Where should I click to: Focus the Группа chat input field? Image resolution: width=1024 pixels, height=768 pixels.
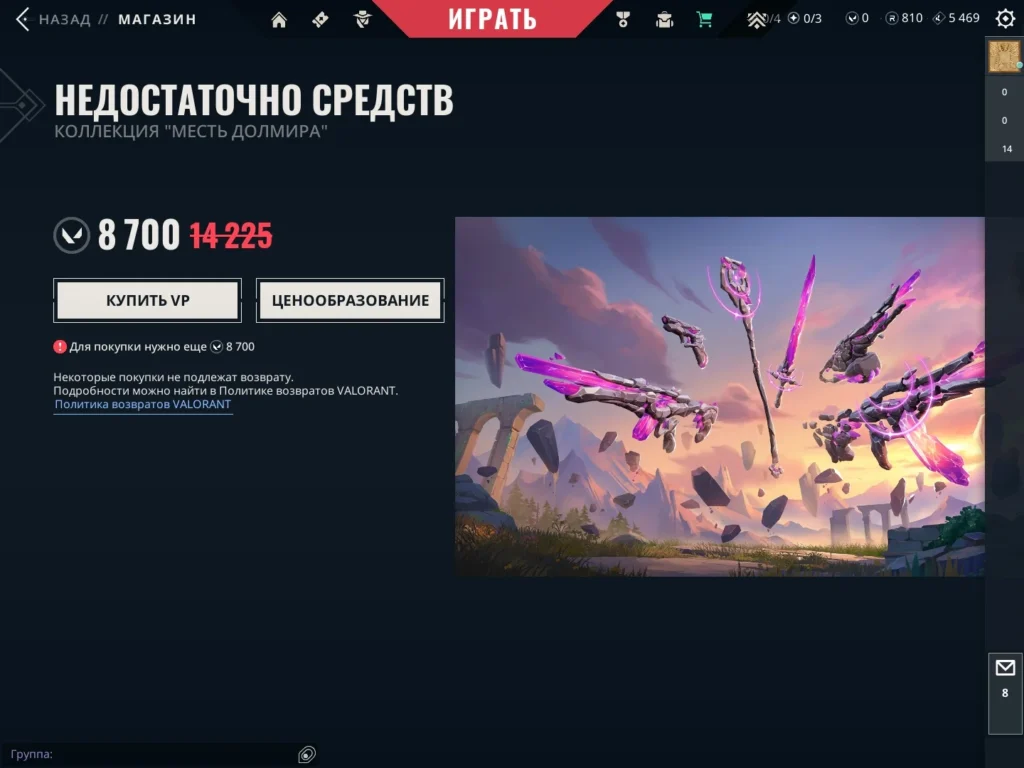pos(170,754)
